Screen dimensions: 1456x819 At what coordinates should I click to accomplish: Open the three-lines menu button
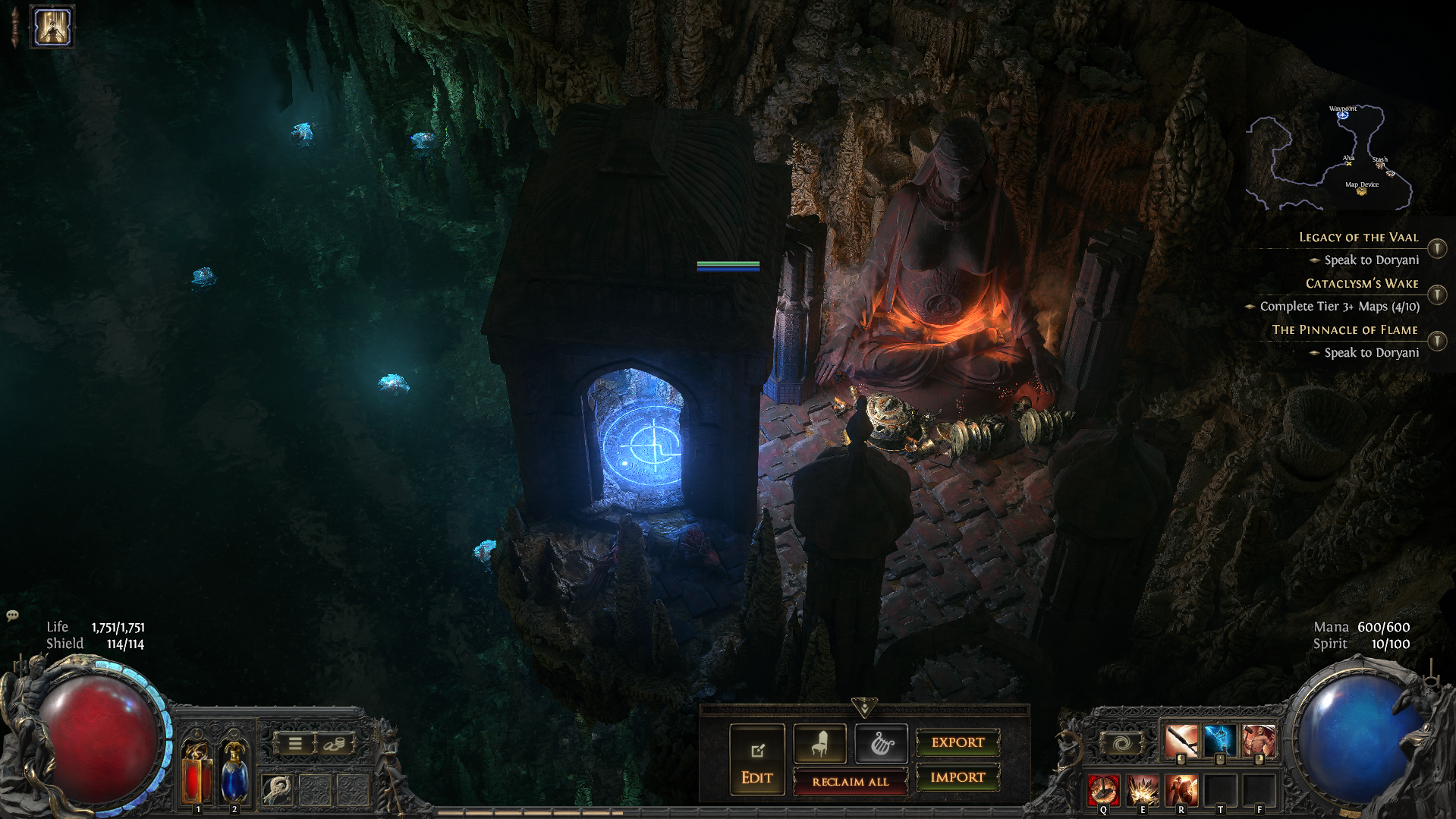pyautogui.click(x=295, y=744)
